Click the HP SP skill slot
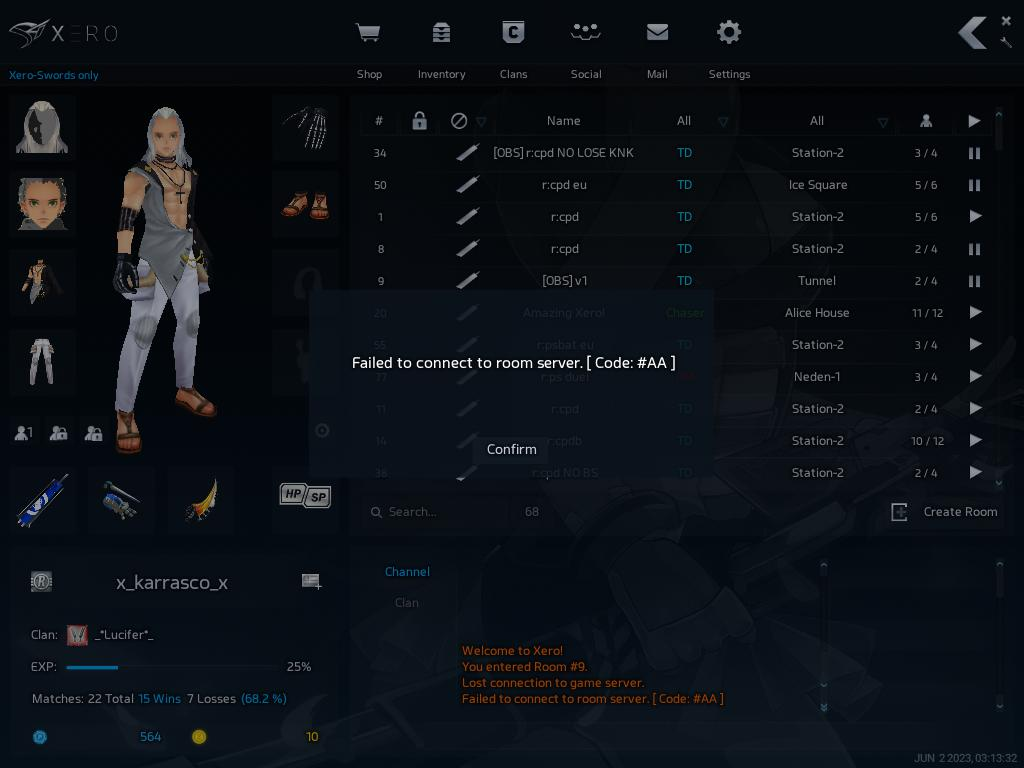This screenshot has width=1024, height=768. tap(305, 495)
